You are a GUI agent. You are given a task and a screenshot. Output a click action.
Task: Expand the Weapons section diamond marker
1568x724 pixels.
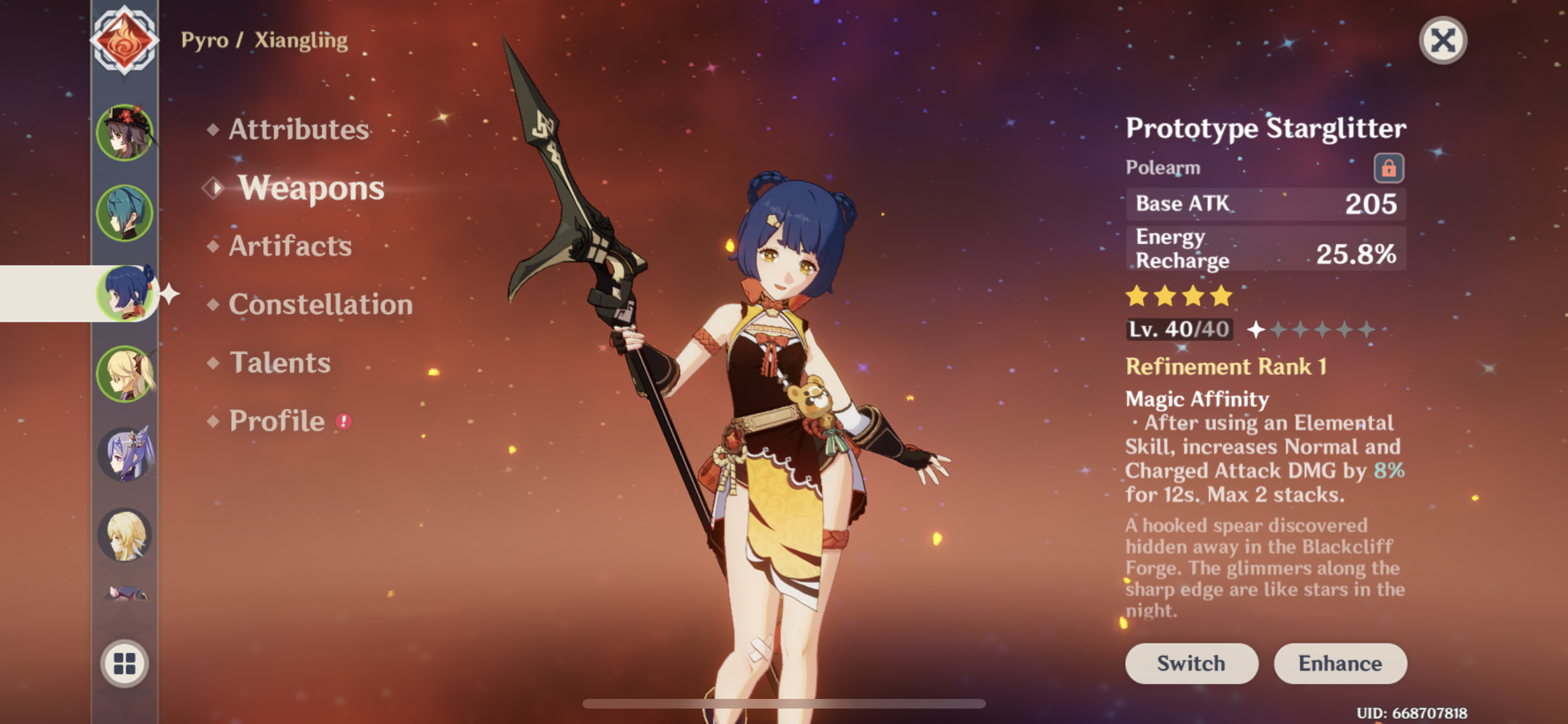coord(212,187)
